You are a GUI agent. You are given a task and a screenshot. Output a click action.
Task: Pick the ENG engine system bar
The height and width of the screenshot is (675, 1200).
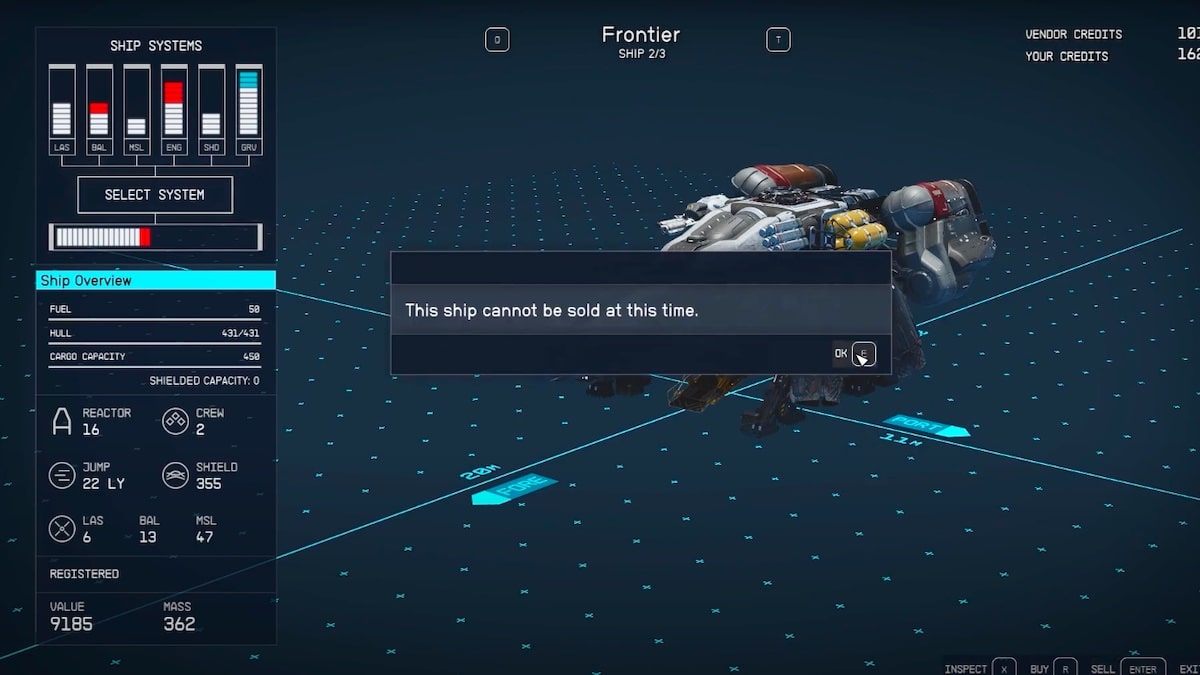coord(174,110)
